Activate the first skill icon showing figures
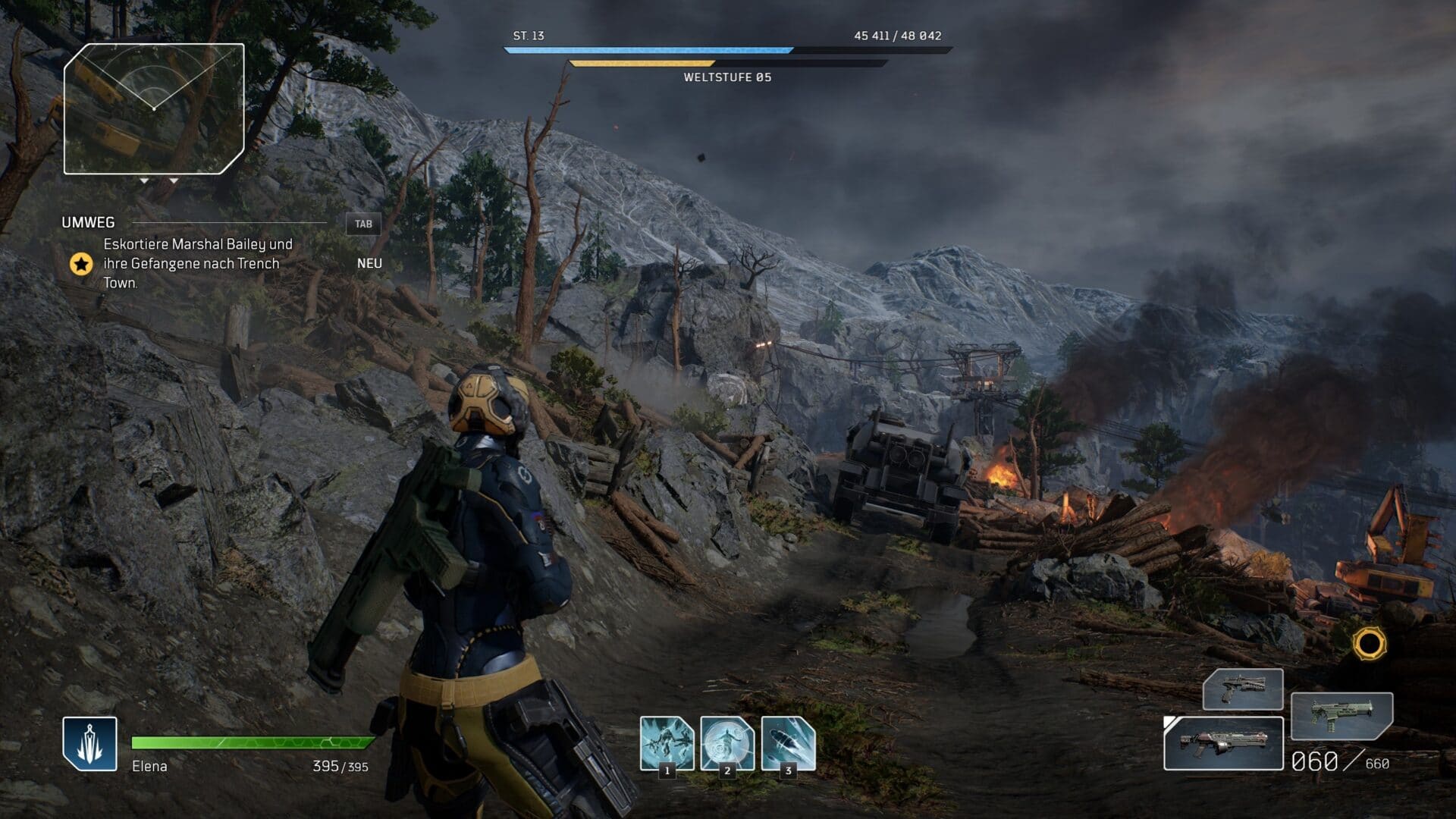The width and height of the screenshot is (1456, 819). pos(667,743)
